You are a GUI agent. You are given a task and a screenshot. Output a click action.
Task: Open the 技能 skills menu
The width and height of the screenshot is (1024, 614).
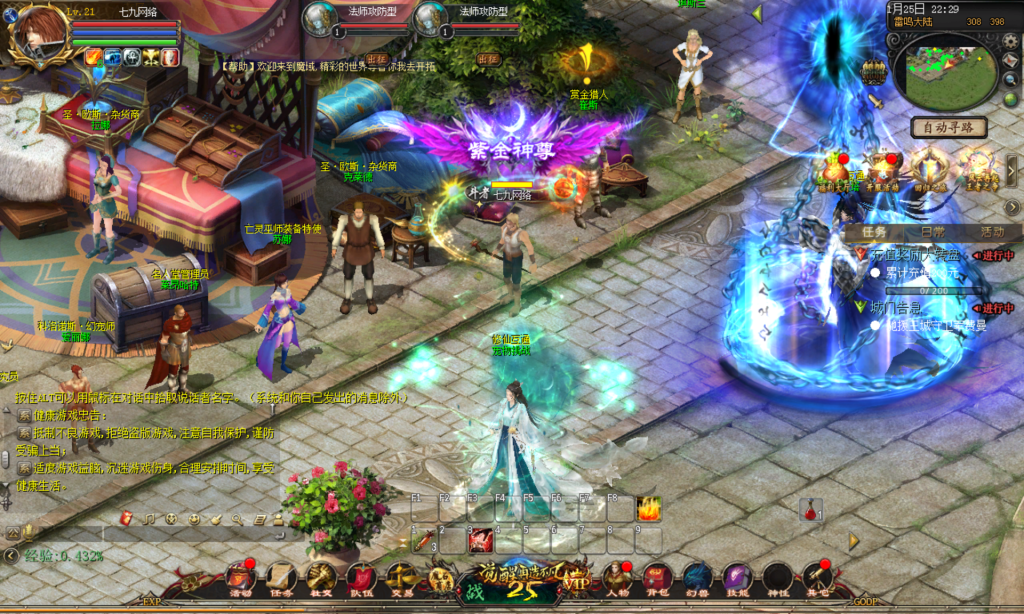(x=737, y=577)
